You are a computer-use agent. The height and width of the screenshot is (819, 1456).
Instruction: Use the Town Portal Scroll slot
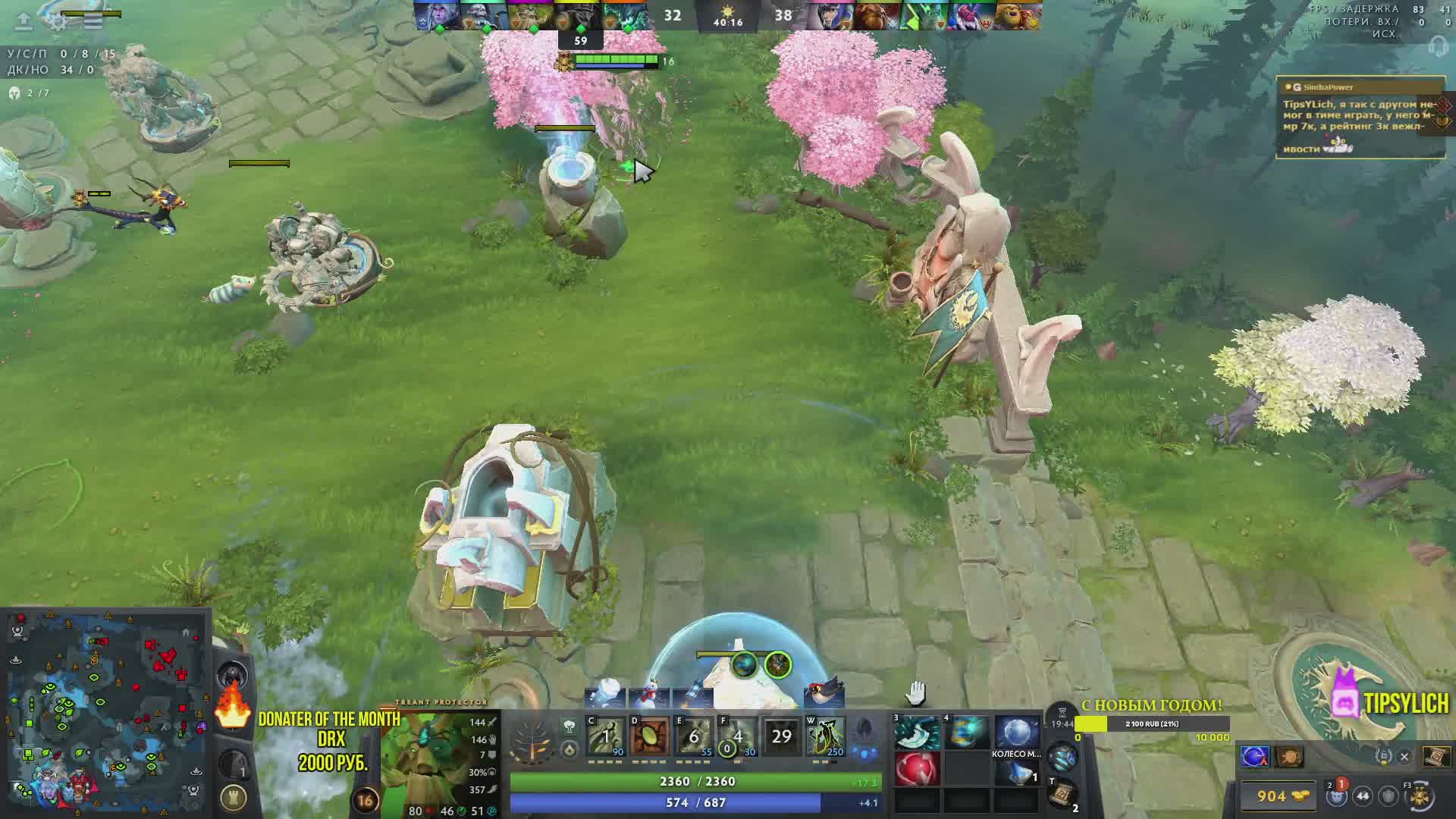(x=1063, y=793)
